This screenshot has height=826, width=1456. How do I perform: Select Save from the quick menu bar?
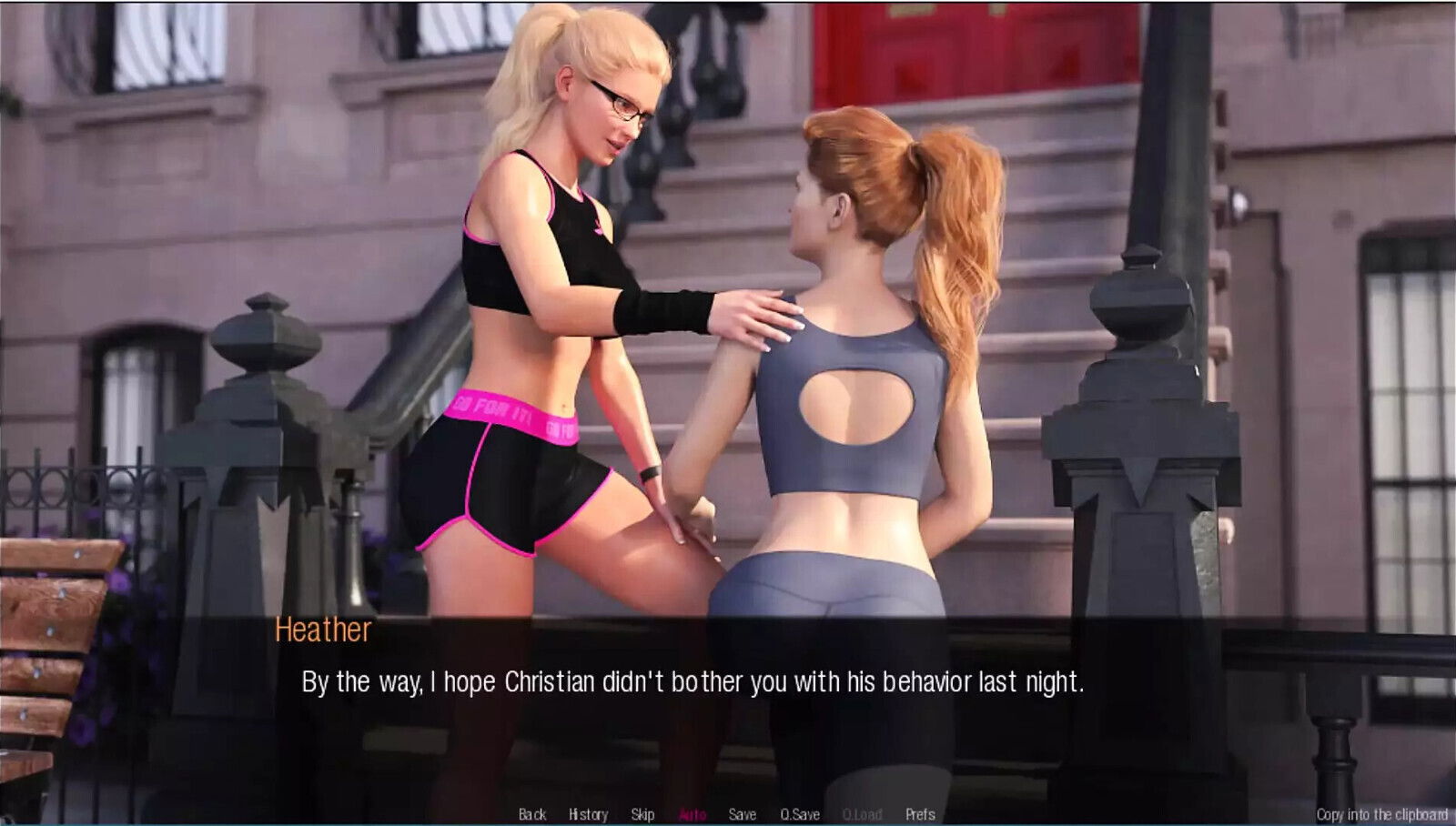pyautogui.click(x=743, y=814)
